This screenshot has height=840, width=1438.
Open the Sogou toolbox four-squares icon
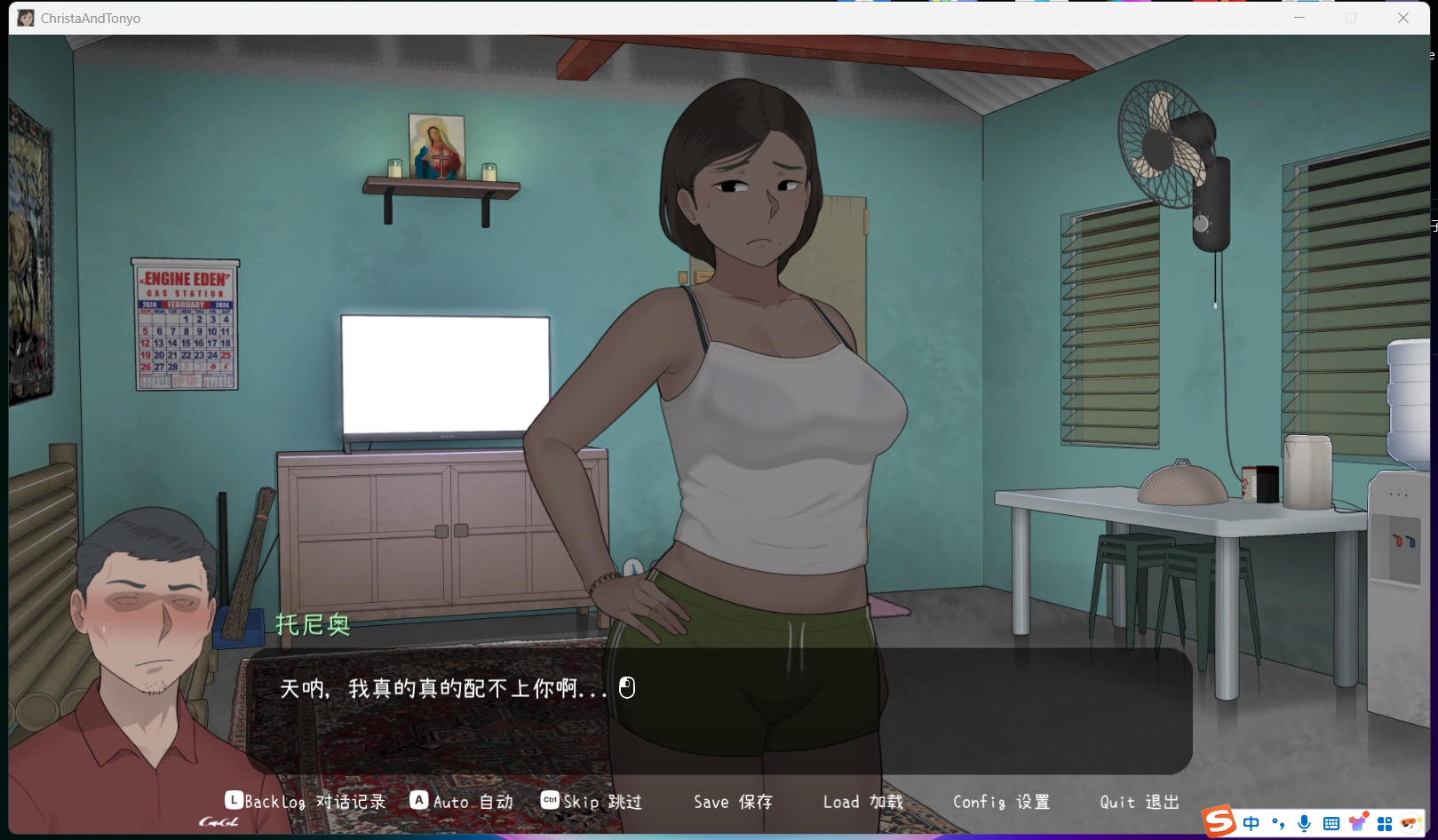(1386, 822)
